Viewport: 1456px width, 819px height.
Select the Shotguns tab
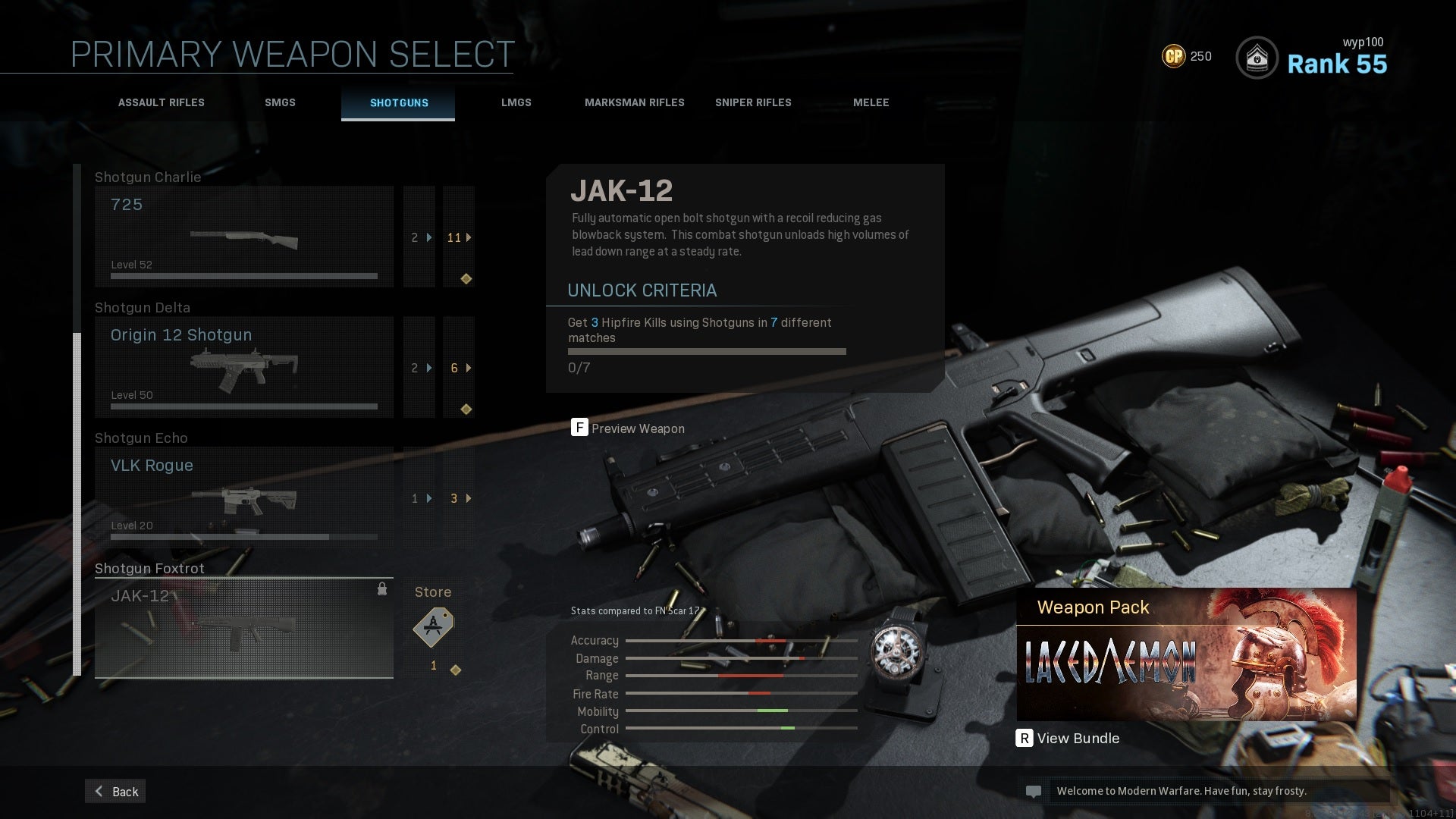[x=399, y=102]
